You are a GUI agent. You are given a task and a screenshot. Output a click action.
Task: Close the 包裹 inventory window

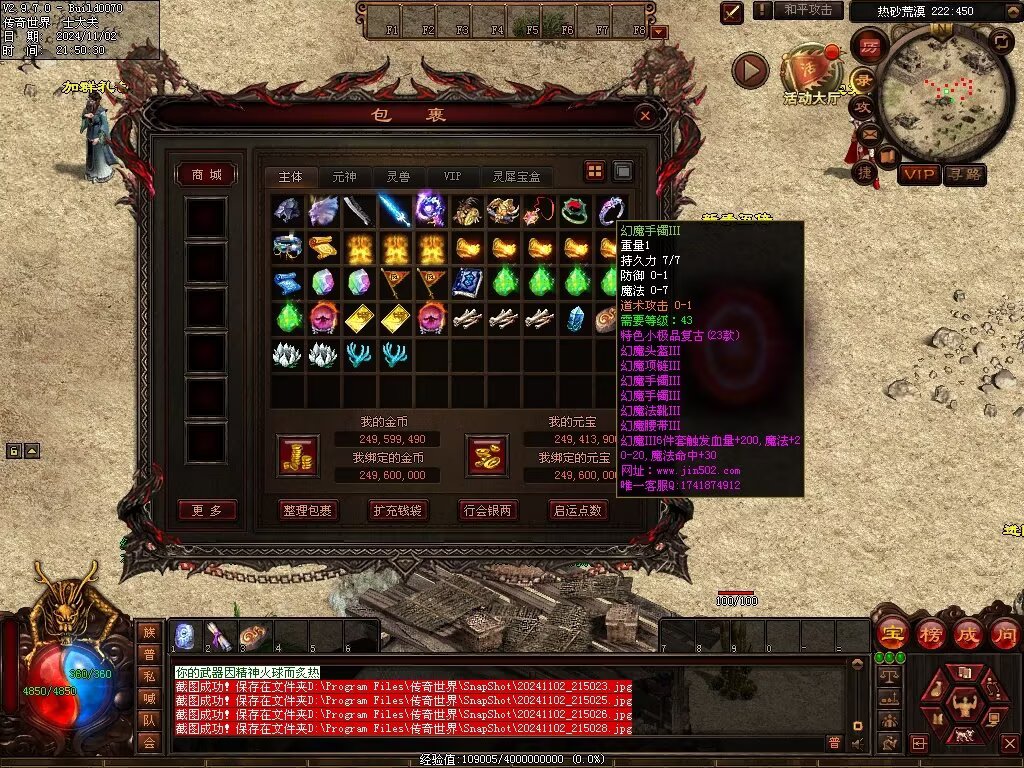(645, 116)
